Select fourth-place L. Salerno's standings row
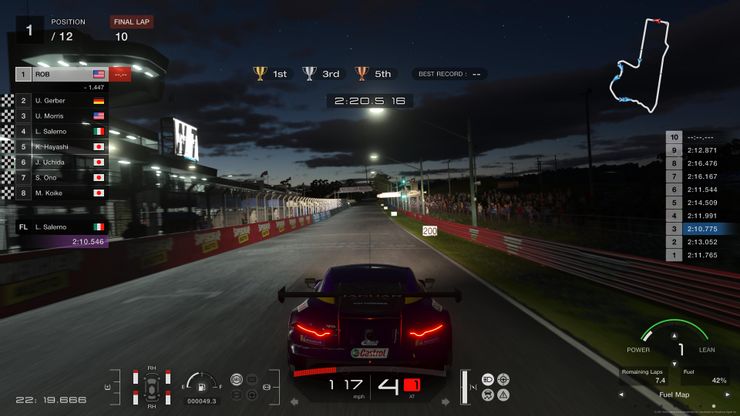This screenshot has width=740, height=416. [x=60, y=131]
